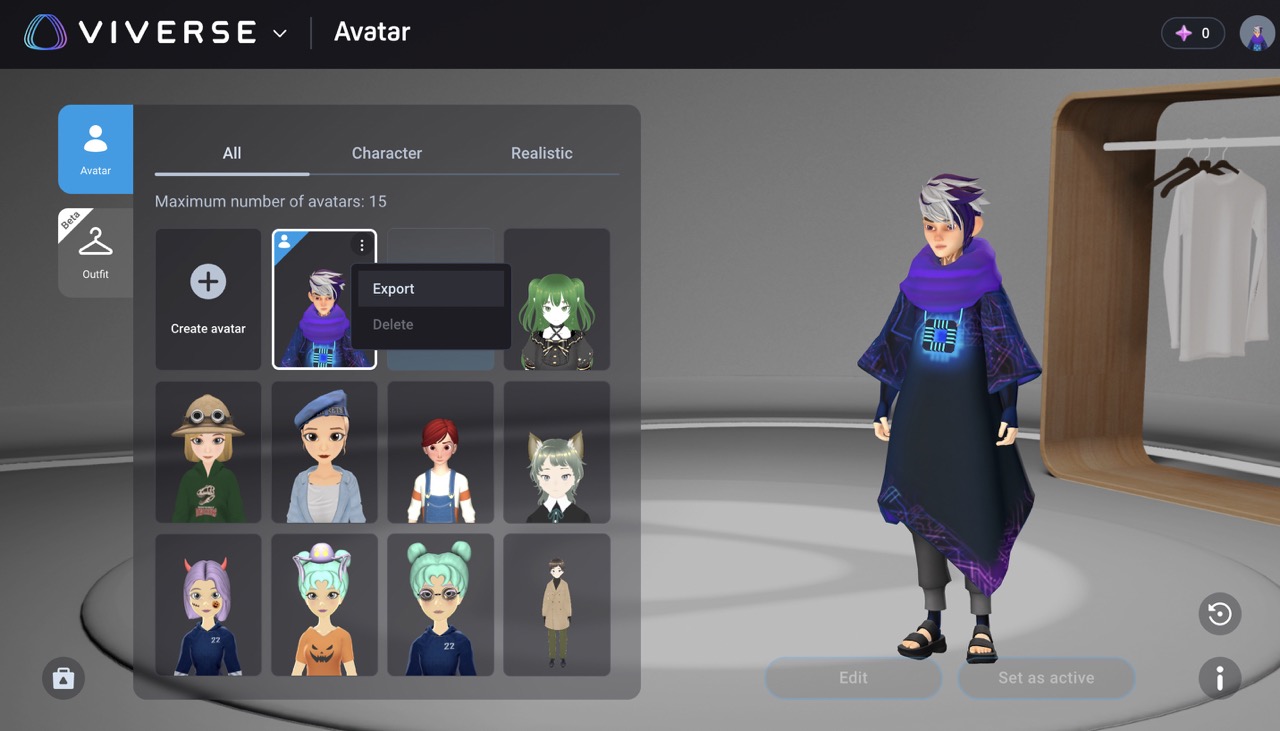This screenshot has width=1280, height=731.
Task: Open the Outfit side panel
Action: 96,252
